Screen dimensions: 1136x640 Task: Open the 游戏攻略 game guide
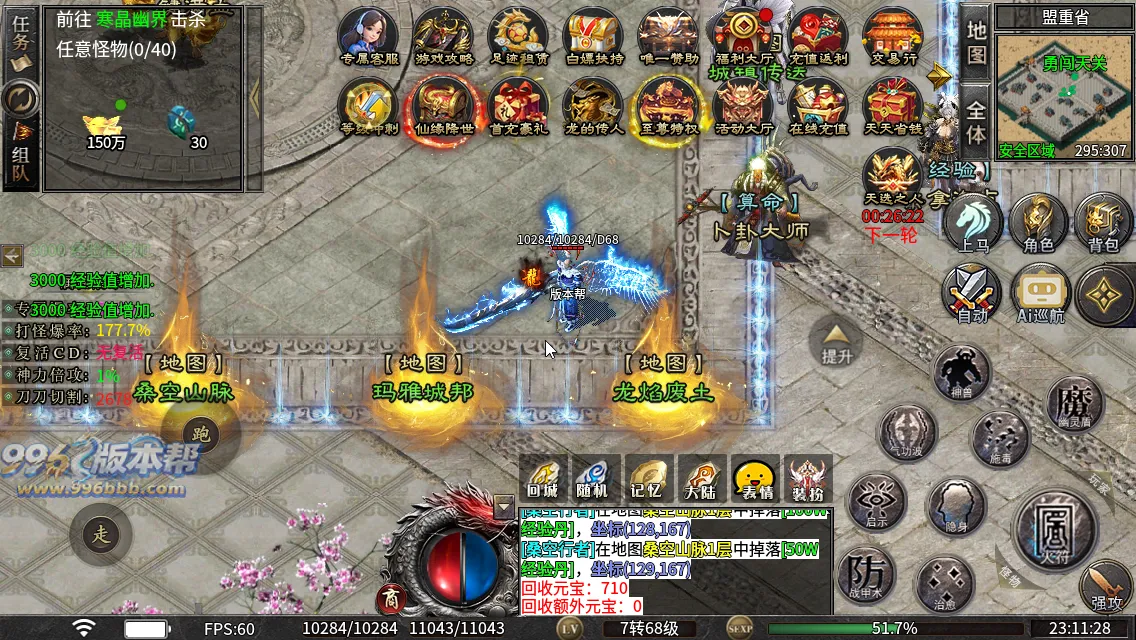pyautogui.click(x=443, y=35)
